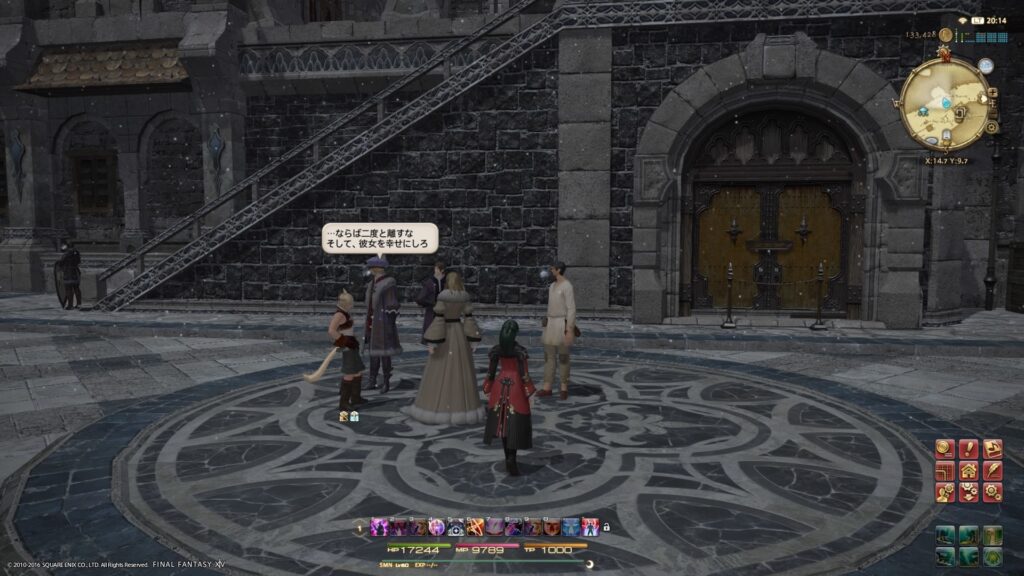Click the gil coin currency icon
The height and width of the screenshot is (576, 1024).
pyautogui.click(x=945, y=35)
